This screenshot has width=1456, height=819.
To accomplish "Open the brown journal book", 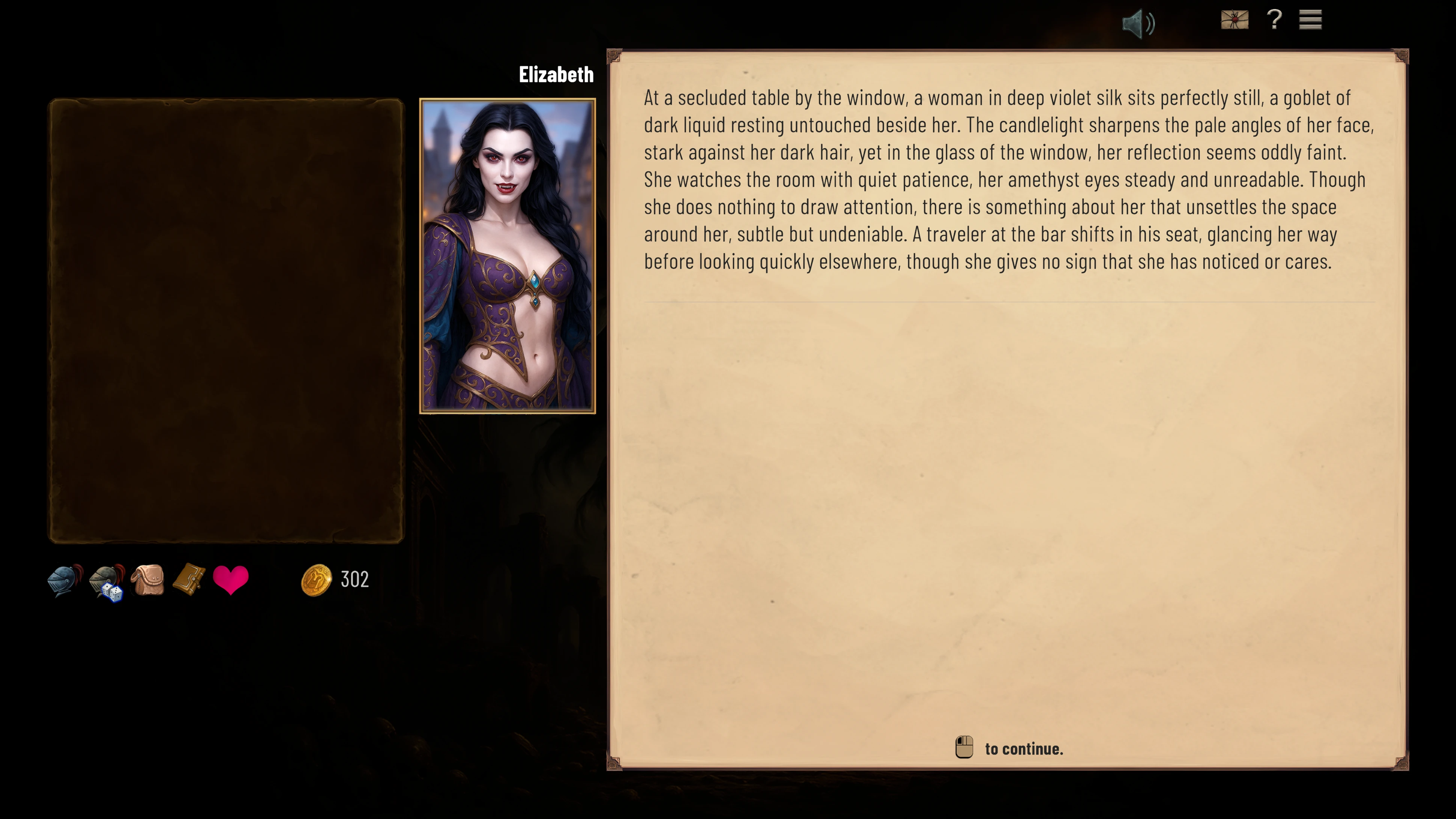I will click(x=189, y=580).
